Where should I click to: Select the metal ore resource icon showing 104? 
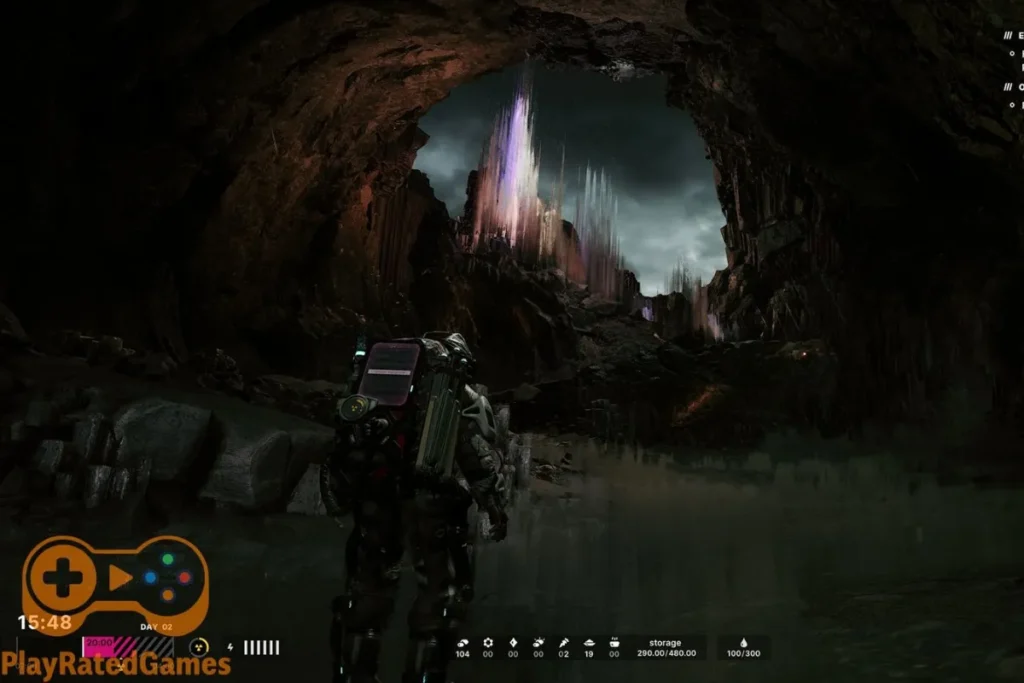click(462, 642)
